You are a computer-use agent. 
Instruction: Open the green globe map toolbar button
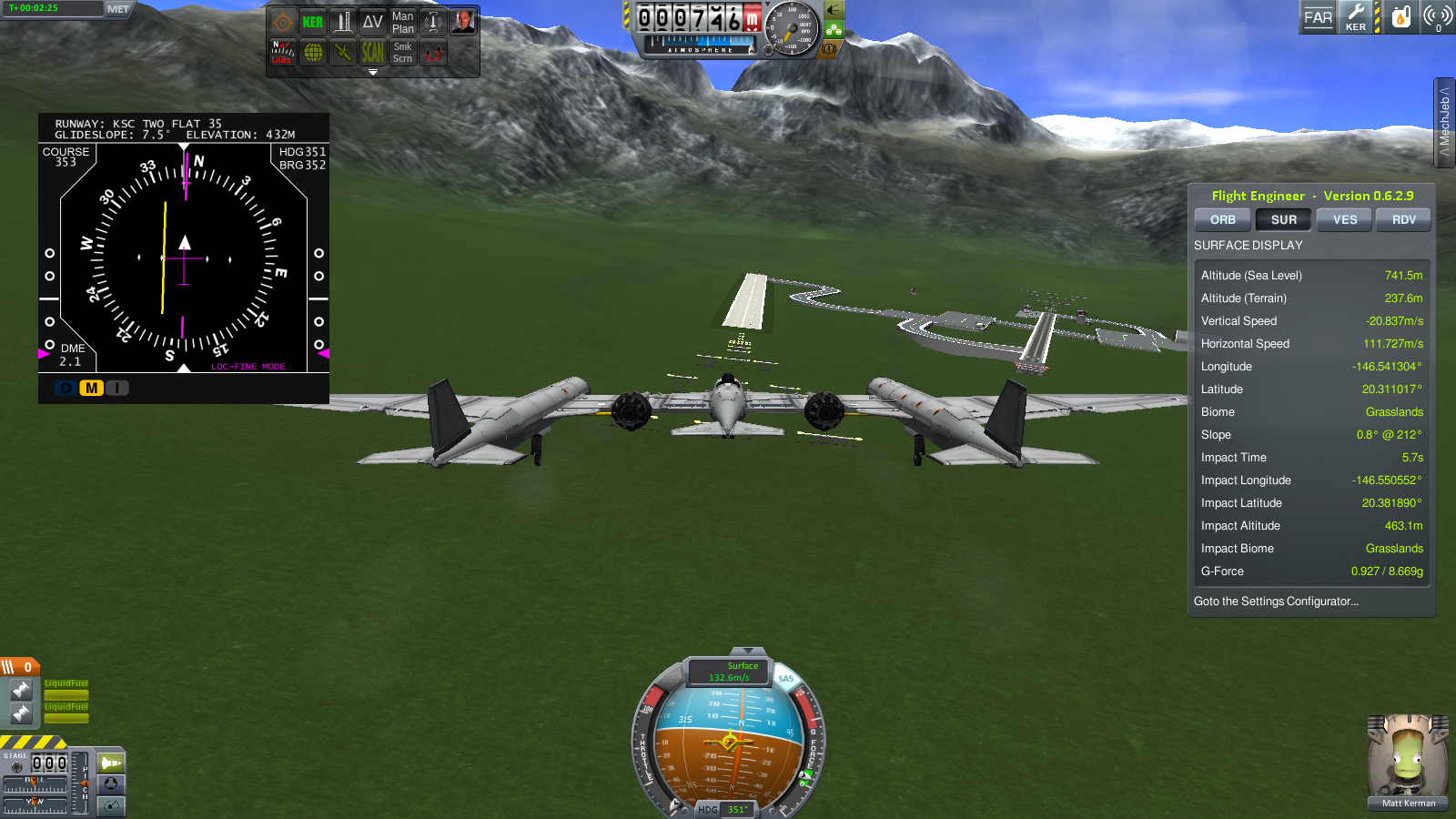[x=313, y=53]
